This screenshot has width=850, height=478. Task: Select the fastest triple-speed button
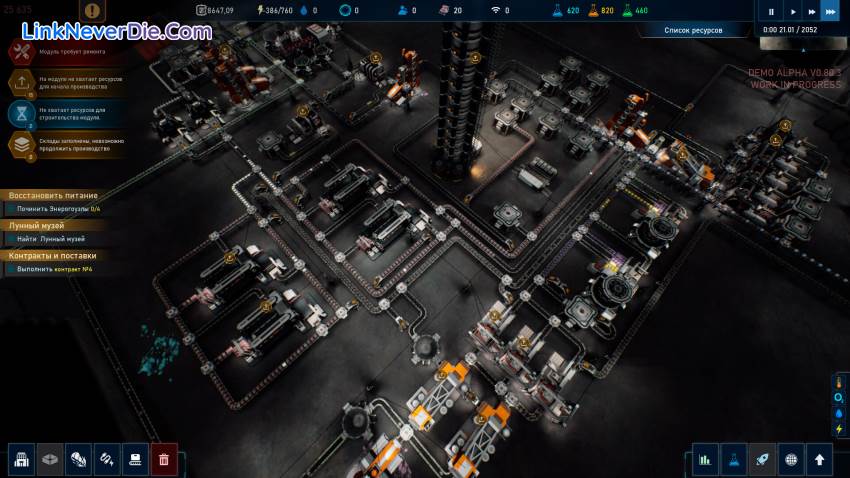[x=830, y=12]
